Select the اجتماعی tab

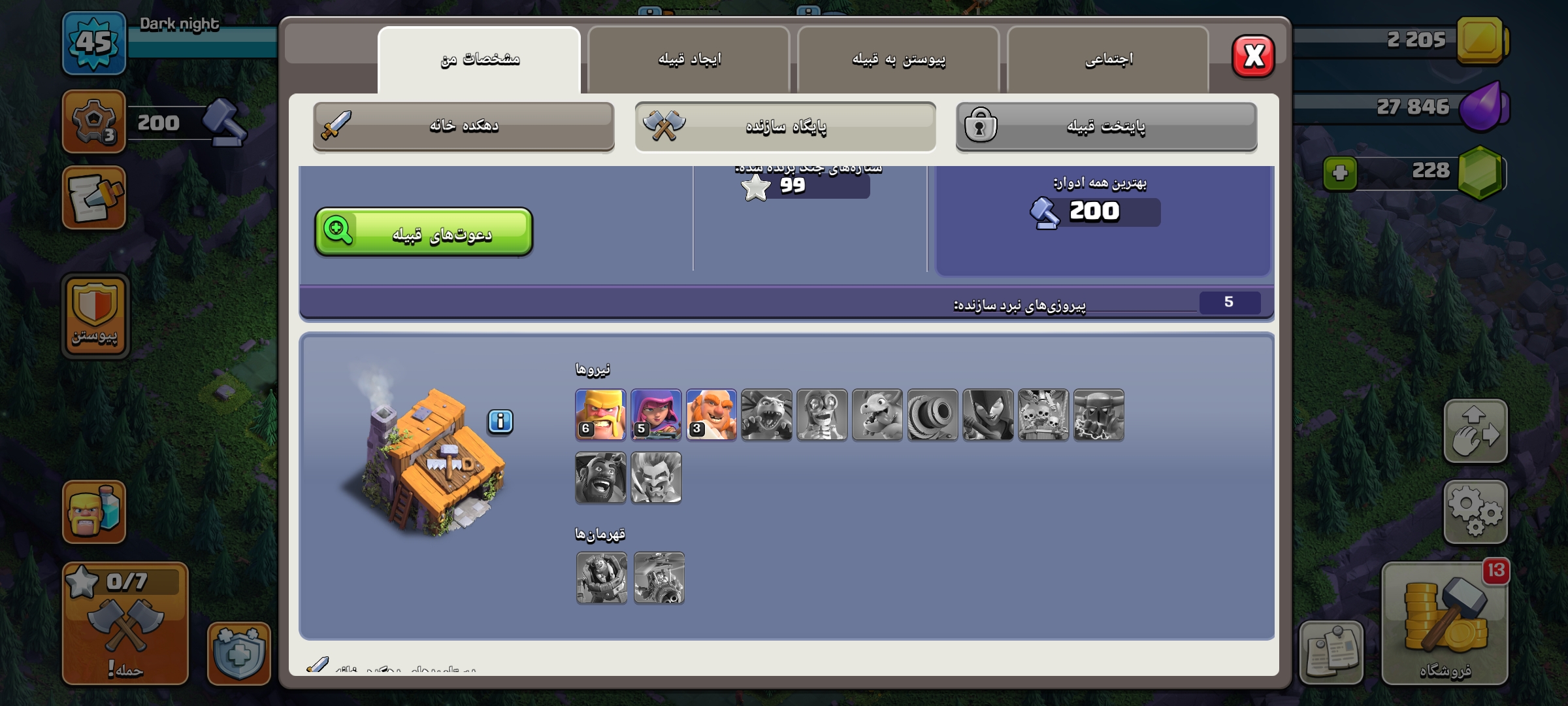[x=1108, y=59]
